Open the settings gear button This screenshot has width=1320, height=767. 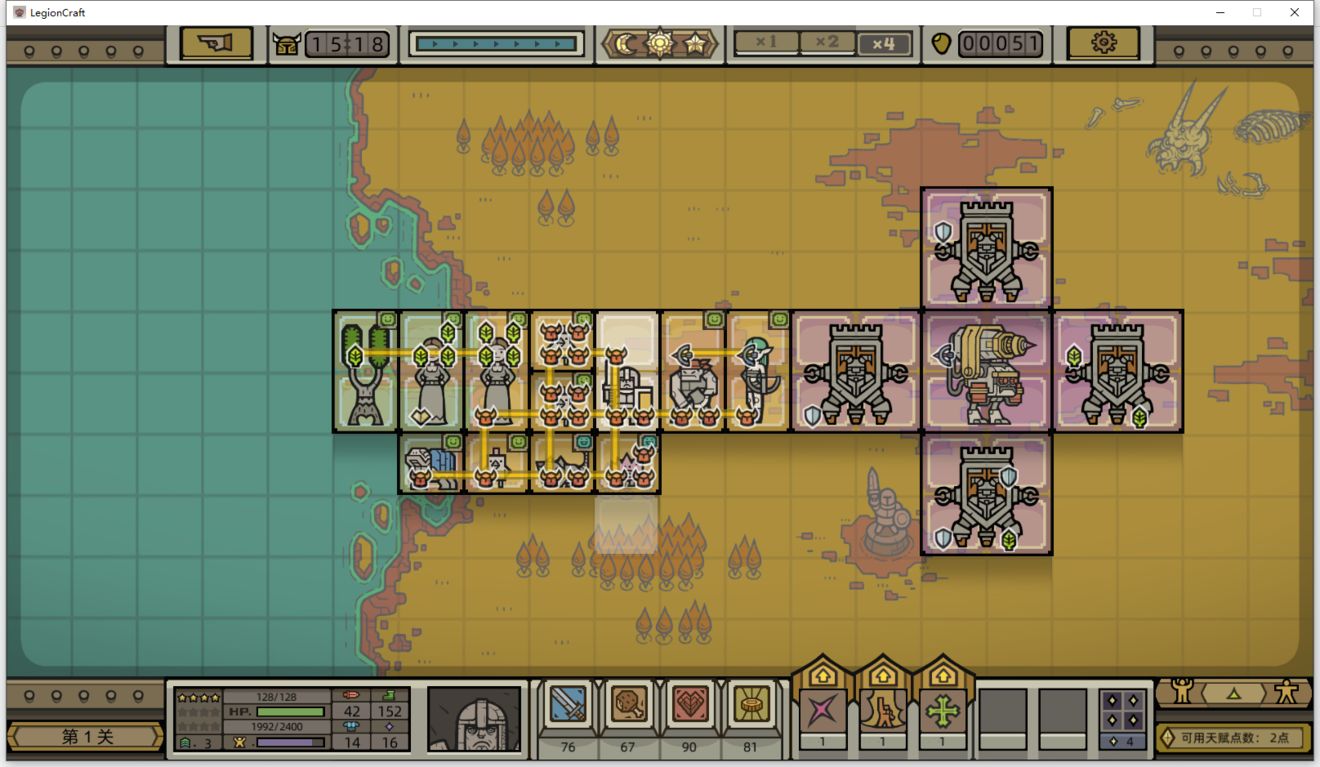(x=1103, y=43)
